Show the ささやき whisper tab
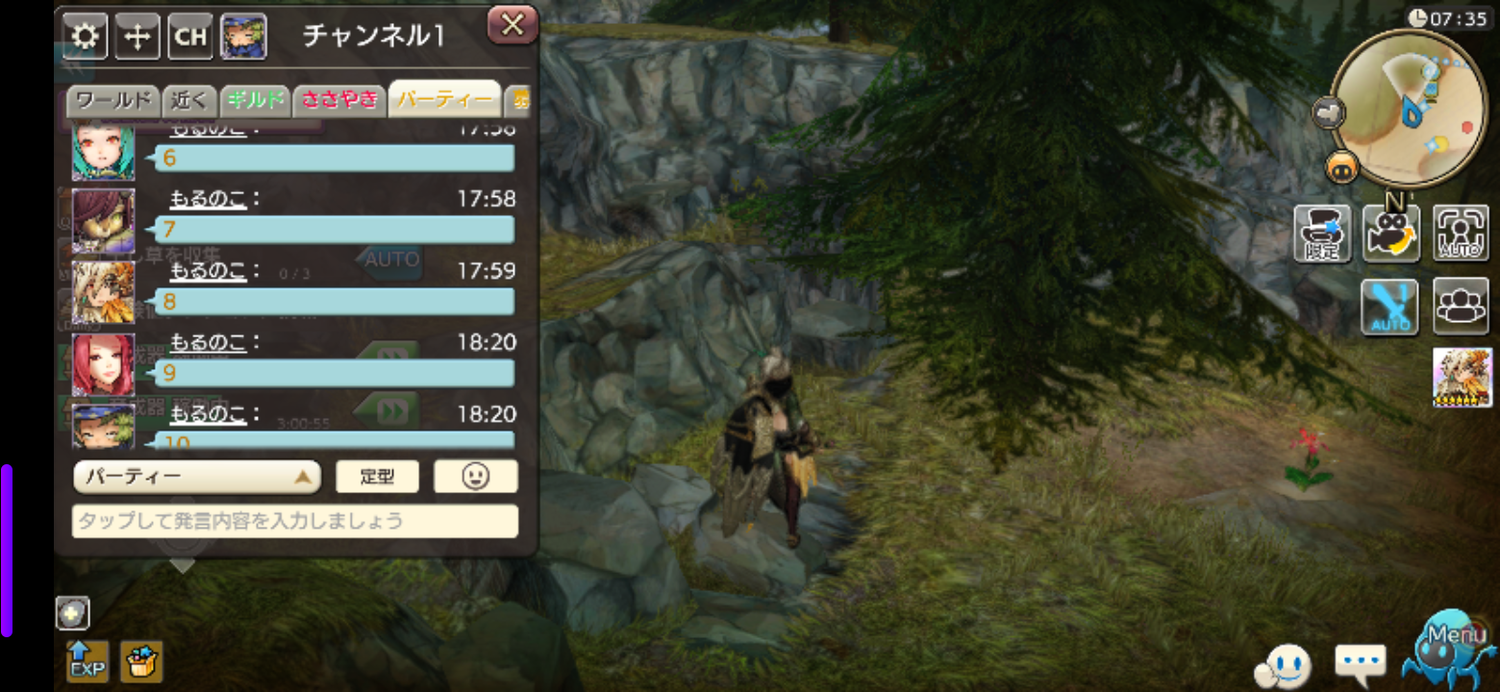The height and width of the screenshot is (692, 1500). tap(340, 100)
